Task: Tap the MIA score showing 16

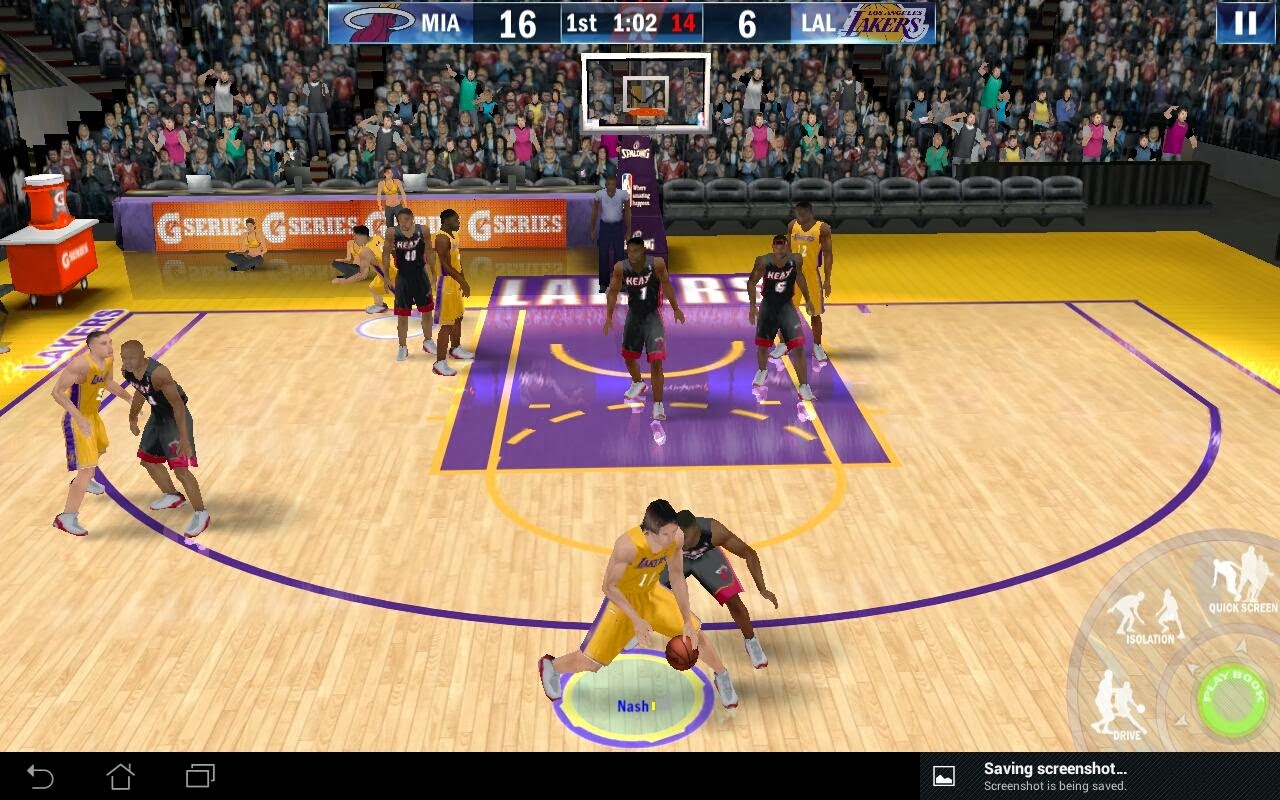Action: [516, 23]
